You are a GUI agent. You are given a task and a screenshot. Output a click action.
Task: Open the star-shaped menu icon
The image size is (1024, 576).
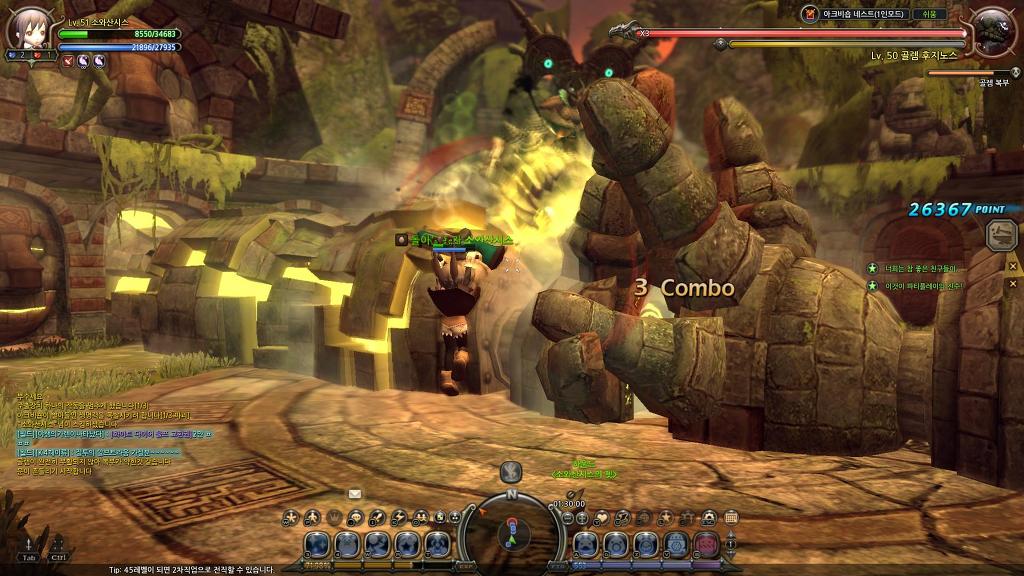pos(665,517)
